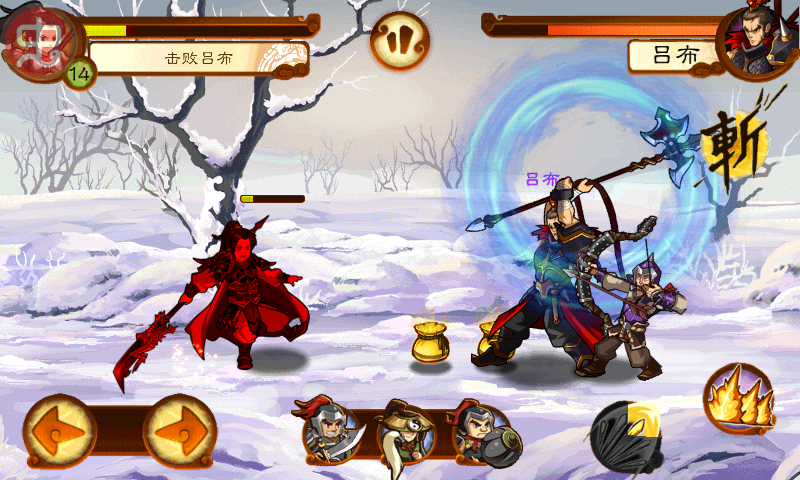Pause the battle with the round pause button

pos(400,41)
